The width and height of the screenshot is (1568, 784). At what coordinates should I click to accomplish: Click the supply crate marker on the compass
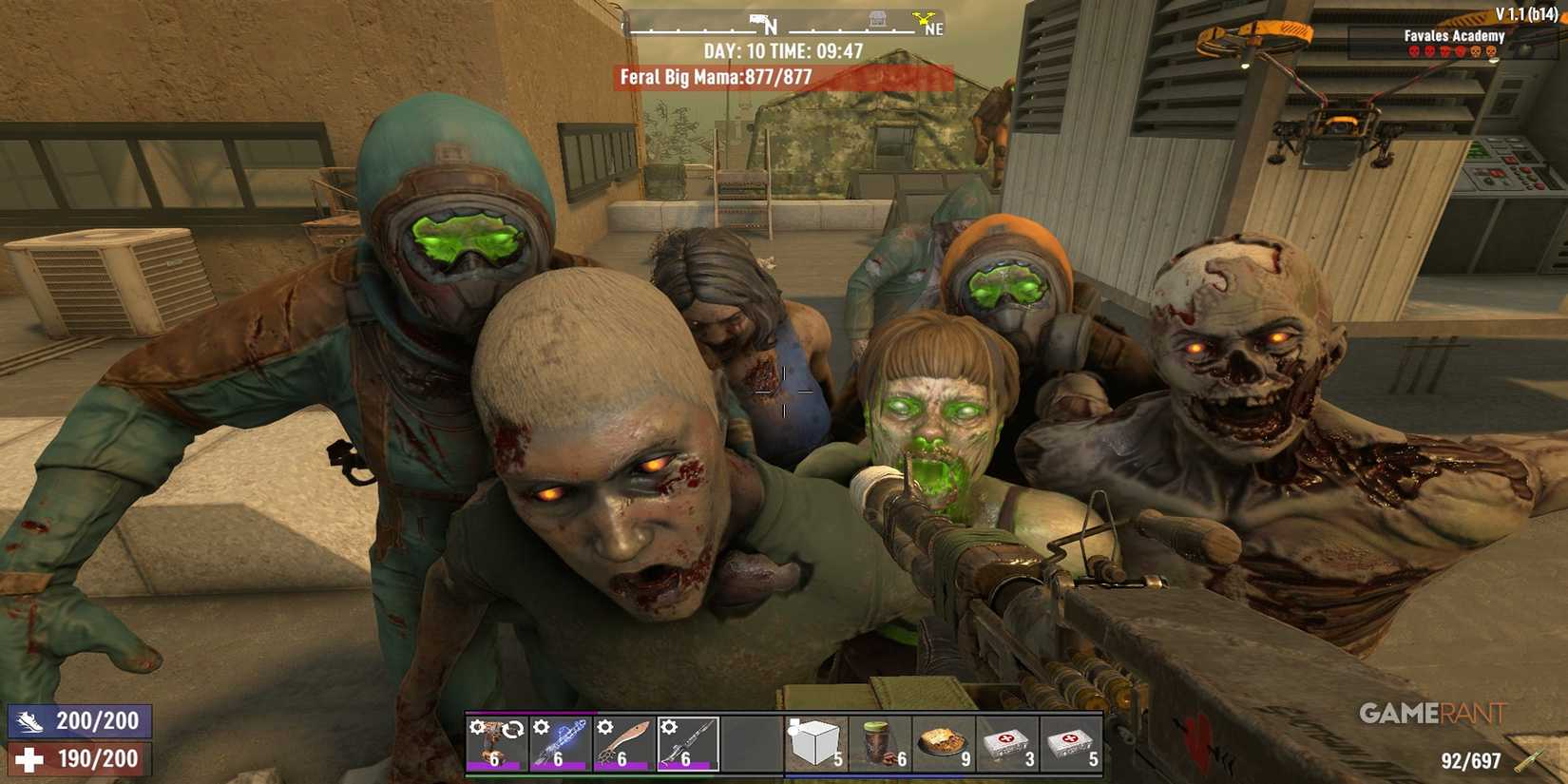click(878, 19)
